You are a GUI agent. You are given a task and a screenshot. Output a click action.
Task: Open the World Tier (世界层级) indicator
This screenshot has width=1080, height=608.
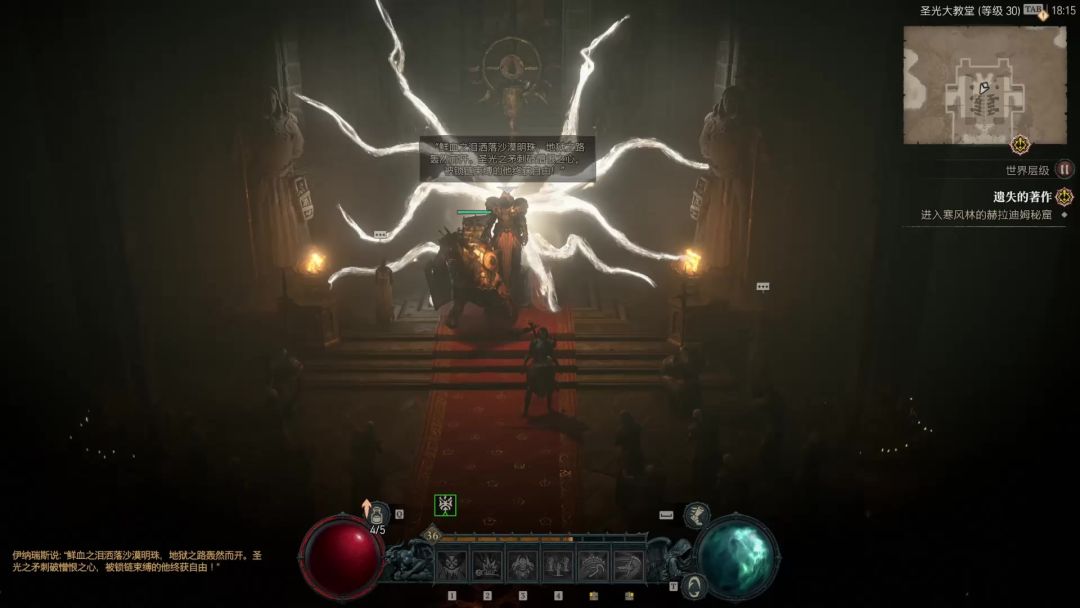(x=1065, y=170)
